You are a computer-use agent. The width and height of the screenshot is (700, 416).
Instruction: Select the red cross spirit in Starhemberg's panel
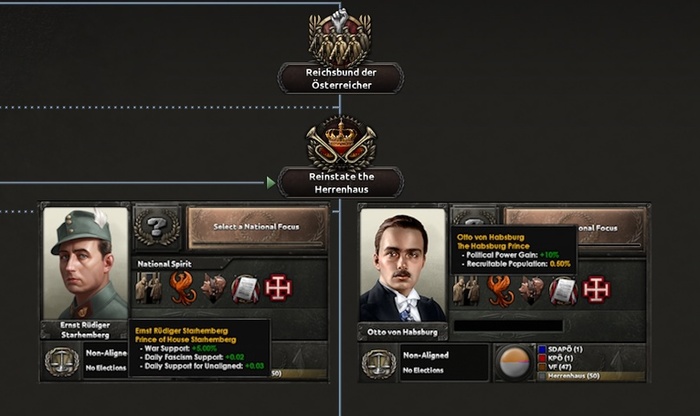point(278,289)
